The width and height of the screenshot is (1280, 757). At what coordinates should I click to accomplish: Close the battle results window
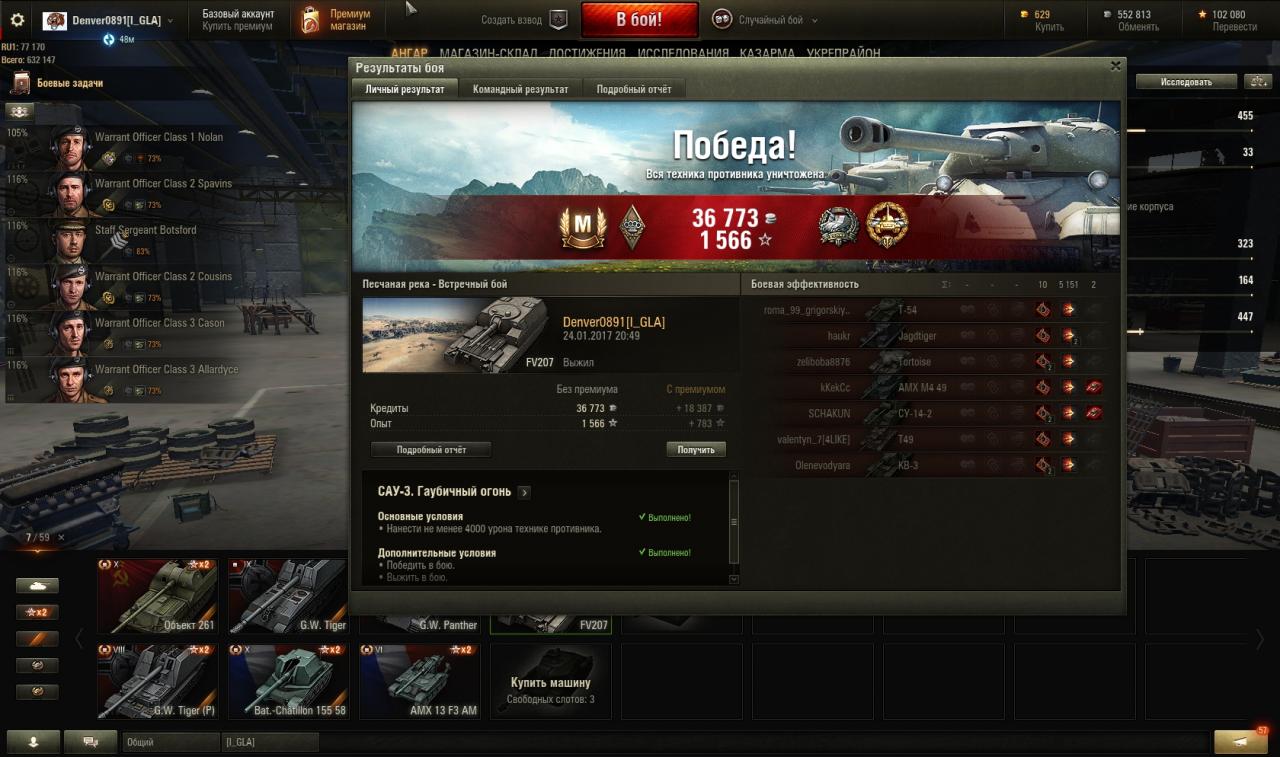coord(1115,67)
